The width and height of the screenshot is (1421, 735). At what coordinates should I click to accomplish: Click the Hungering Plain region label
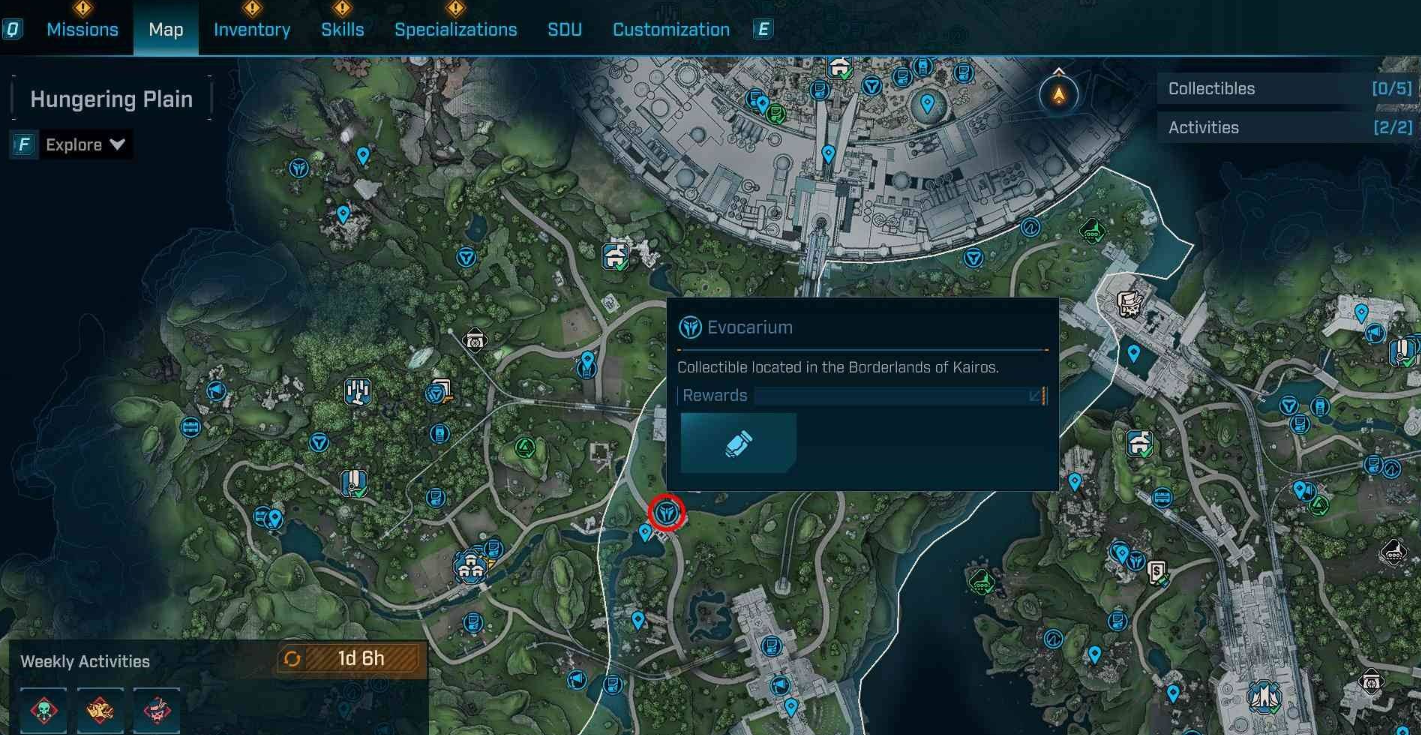[111, 100]
